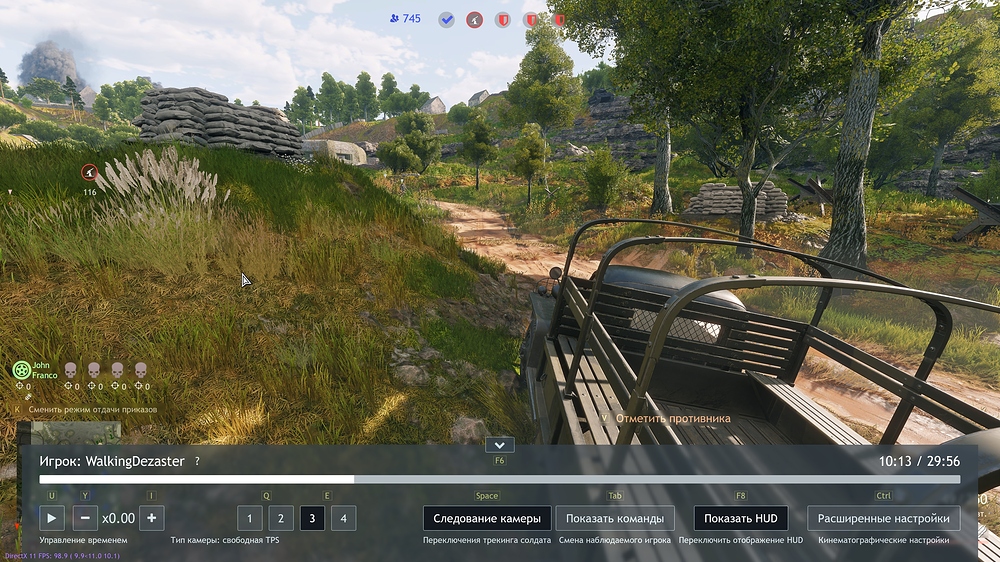Toggle the Следование камеры button
This screenshot has height=562, width=1000.
coord(486,518)
